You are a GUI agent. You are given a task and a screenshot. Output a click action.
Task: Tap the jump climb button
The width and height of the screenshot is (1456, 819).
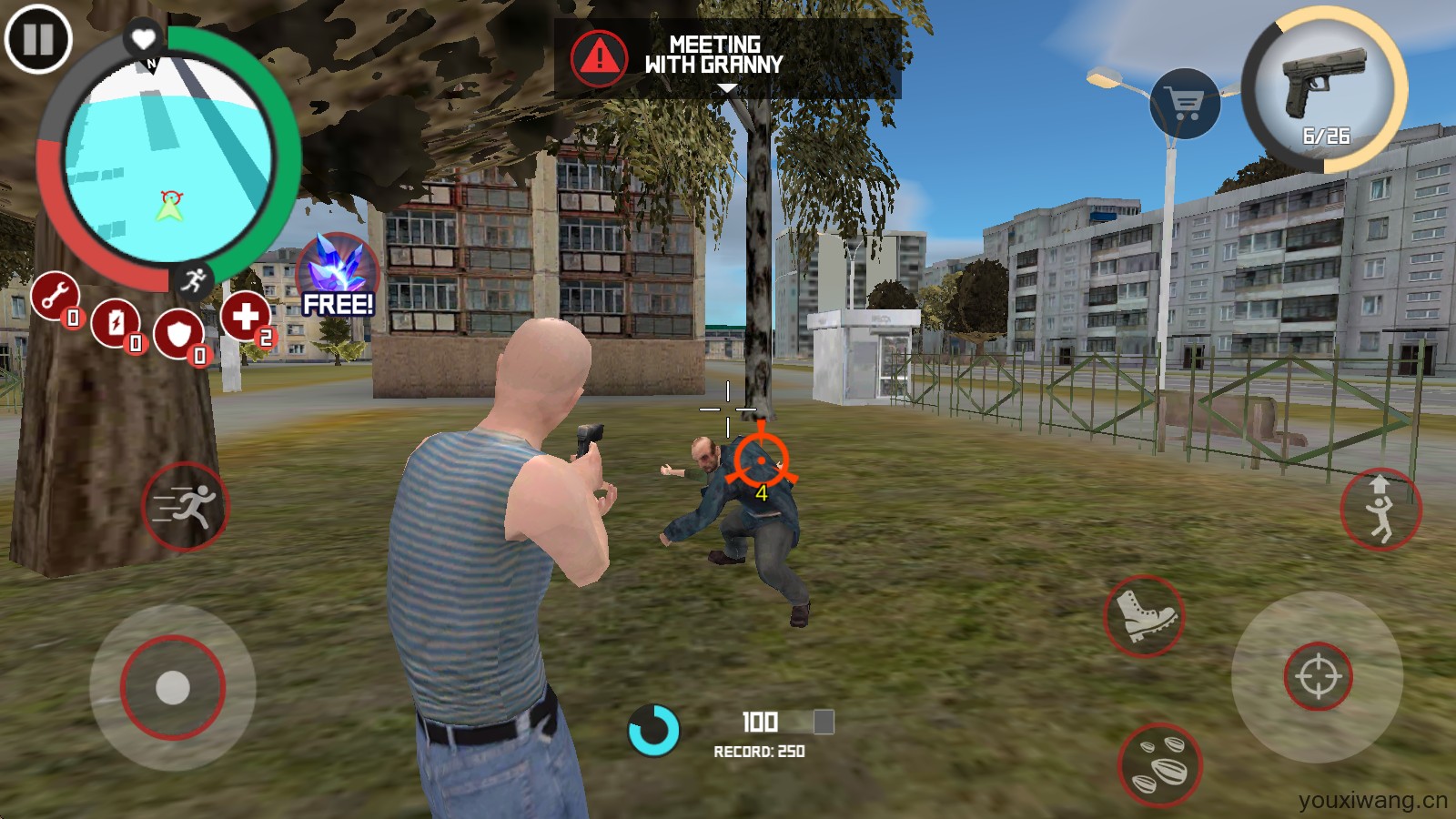point(1380,510)
